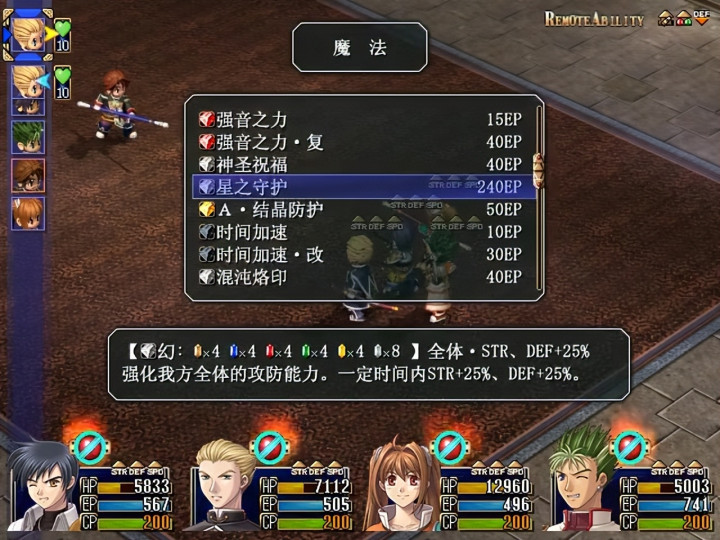Select the 时间加速 10EP spell
The width and height of the screenshot is (720, 540).
coord(360,232)
